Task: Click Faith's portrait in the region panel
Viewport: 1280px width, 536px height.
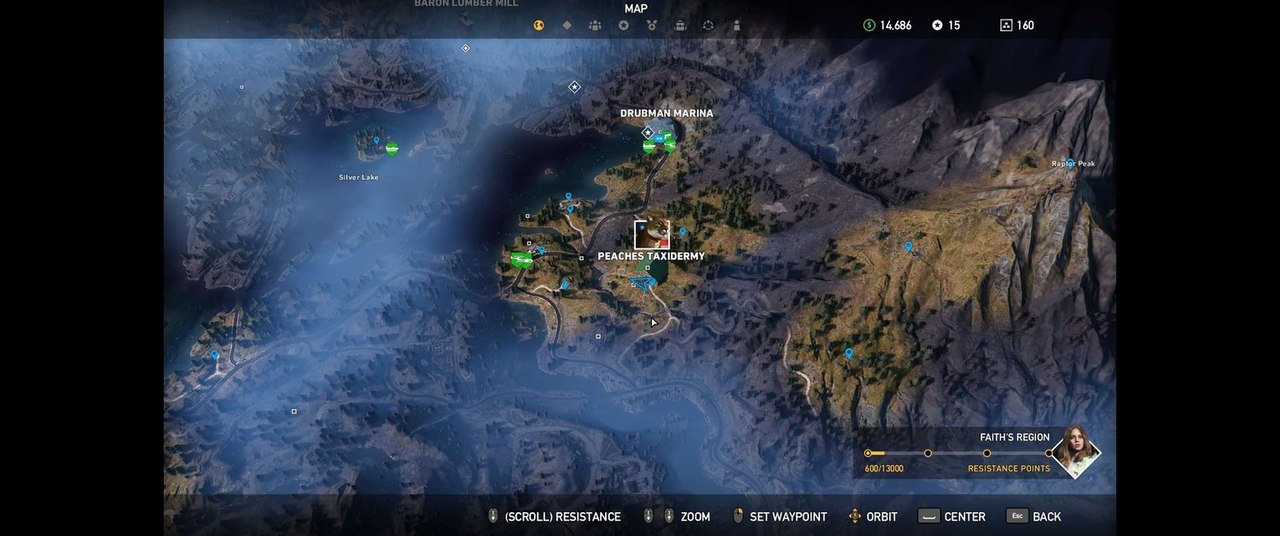Action: tap(1076, 453)
